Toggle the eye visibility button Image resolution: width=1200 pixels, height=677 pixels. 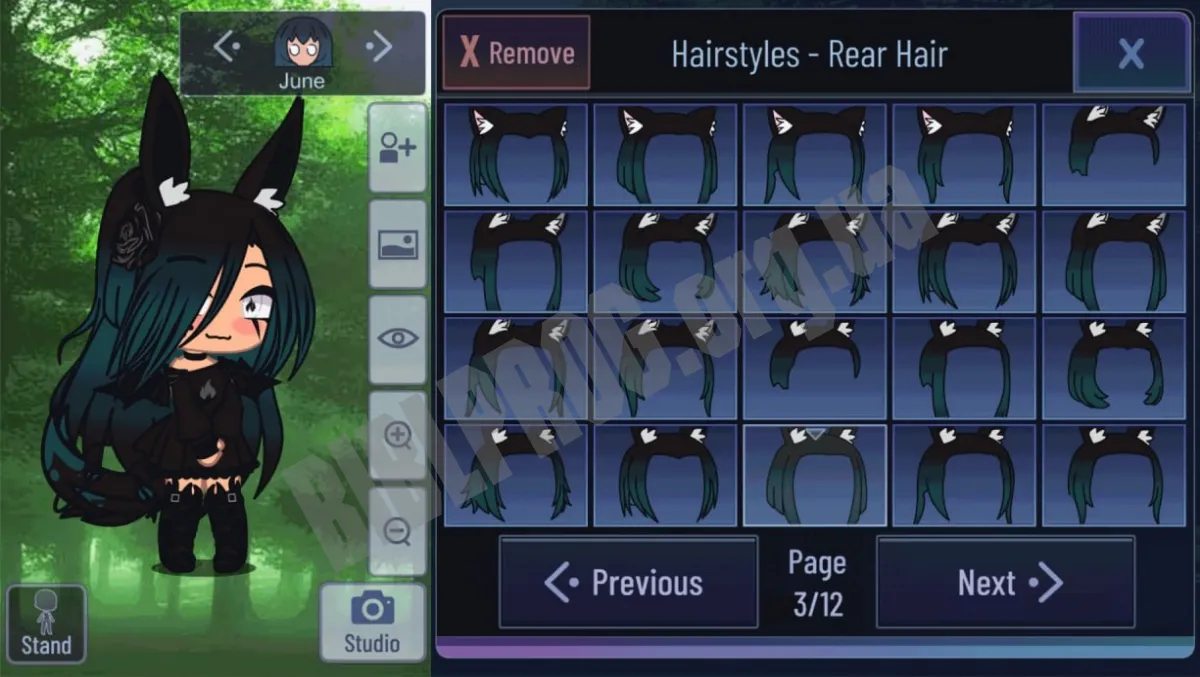tap(397, 339)
